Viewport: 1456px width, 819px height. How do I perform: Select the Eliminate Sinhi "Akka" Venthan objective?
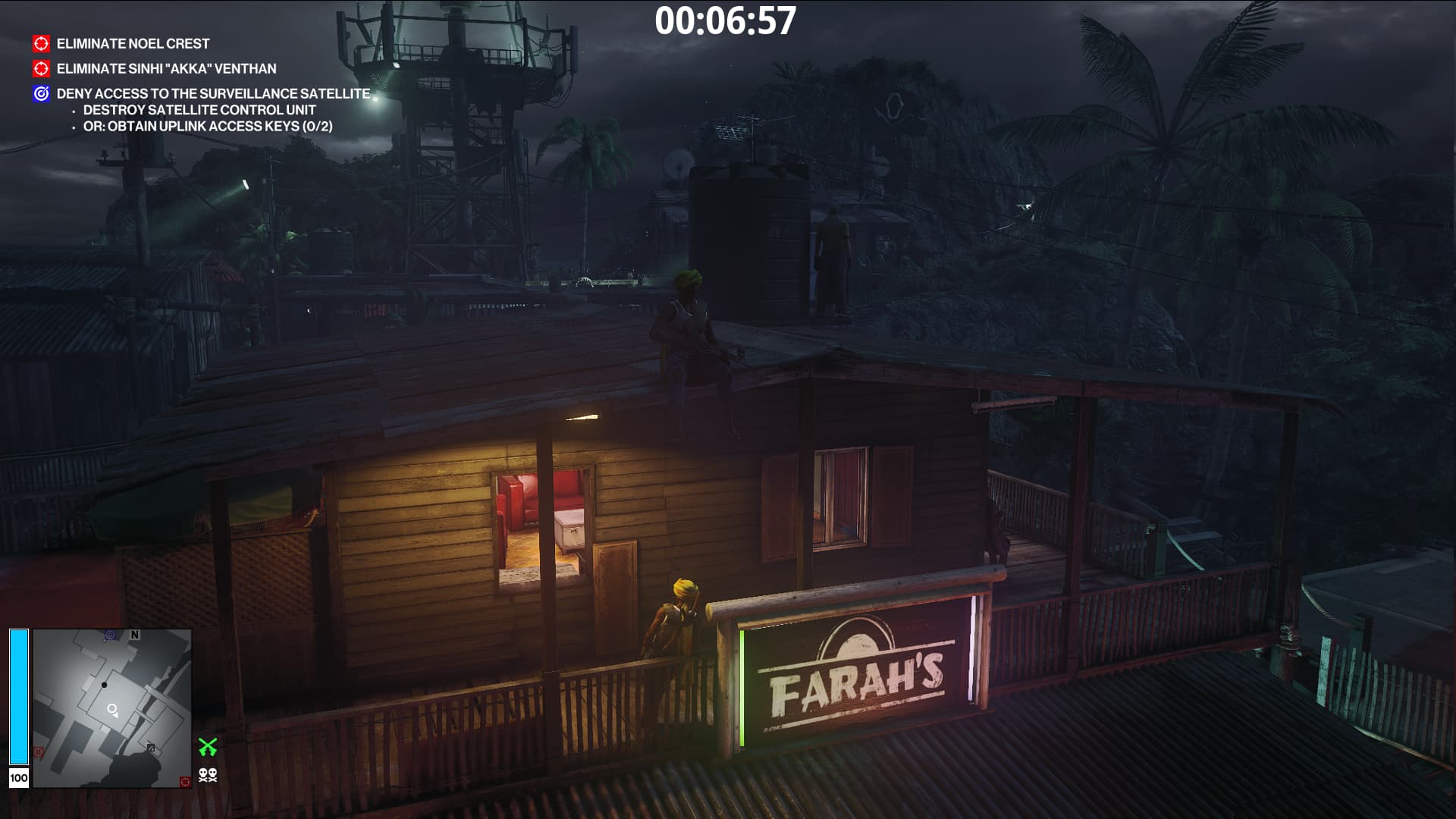tap(166, 69)
